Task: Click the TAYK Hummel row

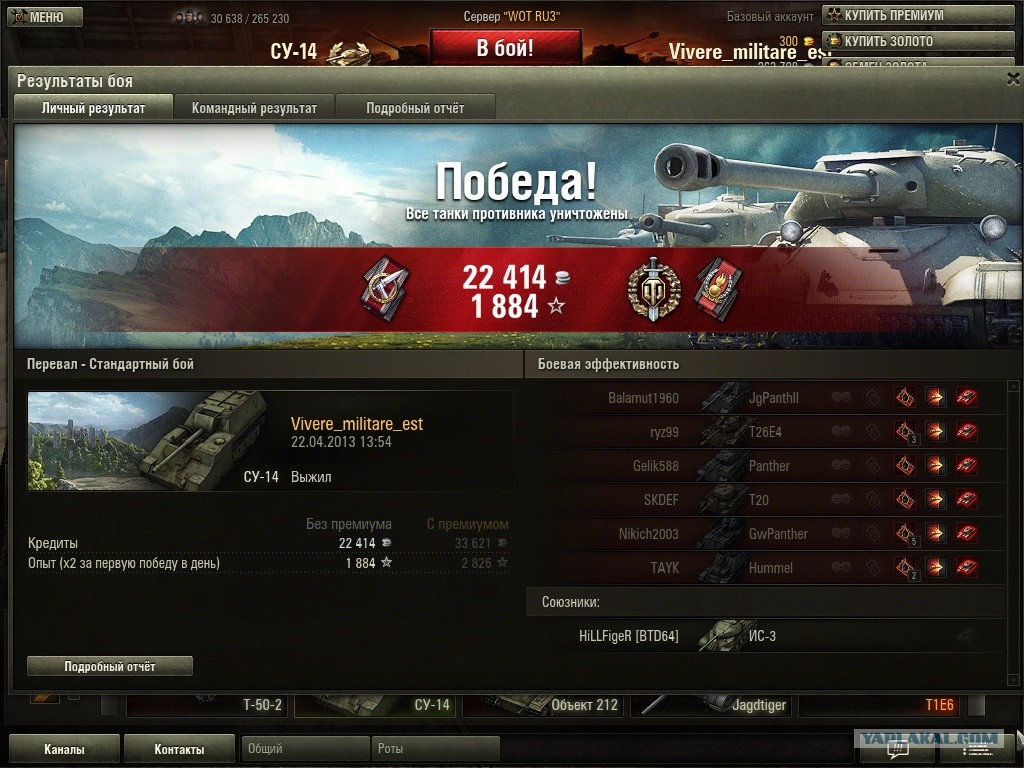Action: (x=765, y=568)
